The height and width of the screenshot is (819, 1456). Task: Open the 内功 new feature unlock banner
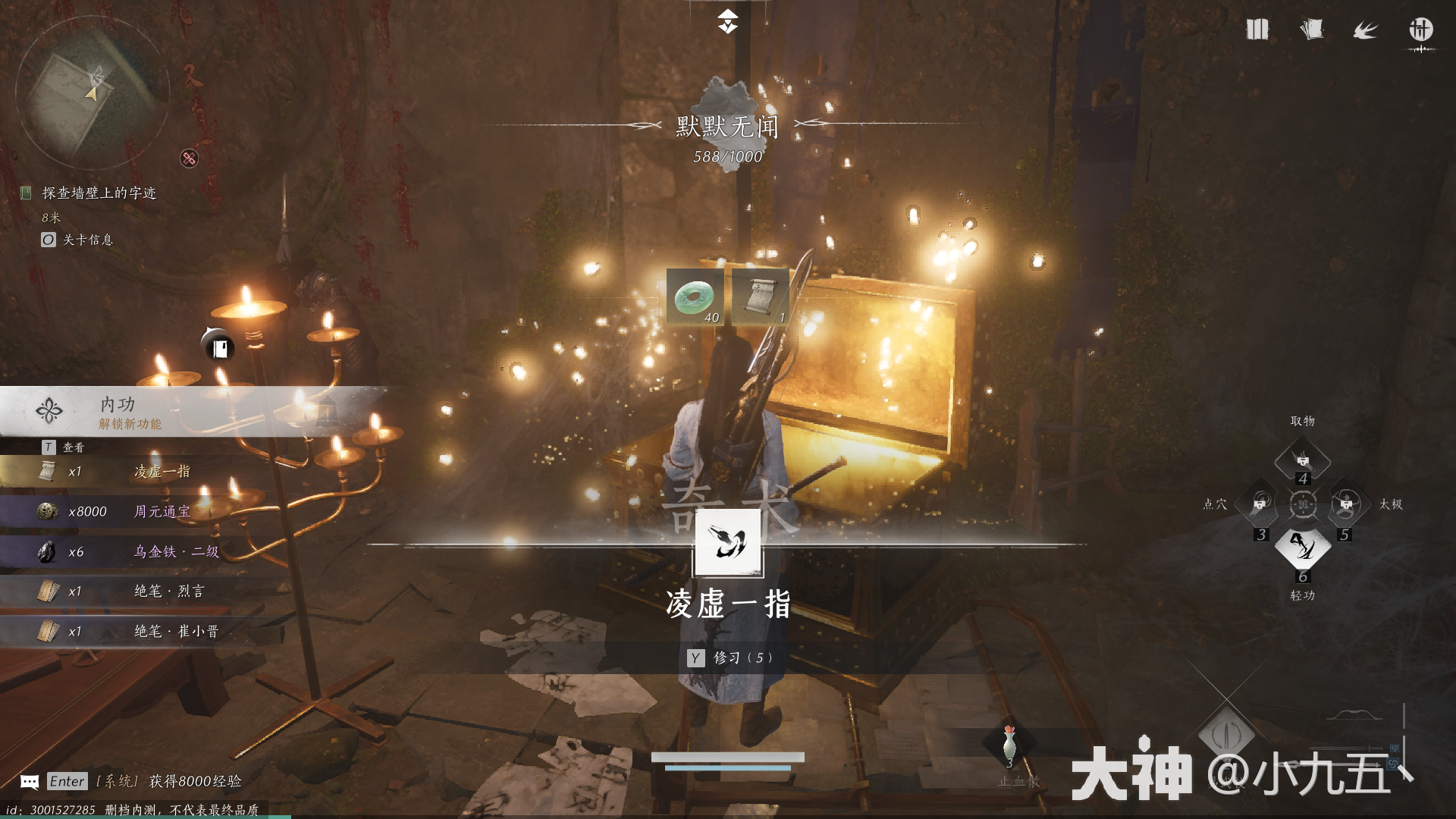click(190, 412)
